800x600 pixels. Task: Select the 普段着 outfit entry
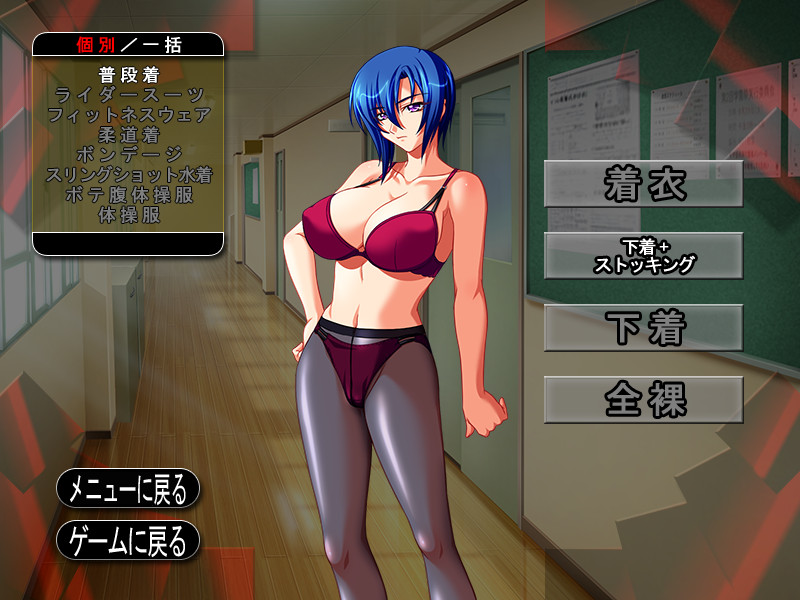pos(129,75)
